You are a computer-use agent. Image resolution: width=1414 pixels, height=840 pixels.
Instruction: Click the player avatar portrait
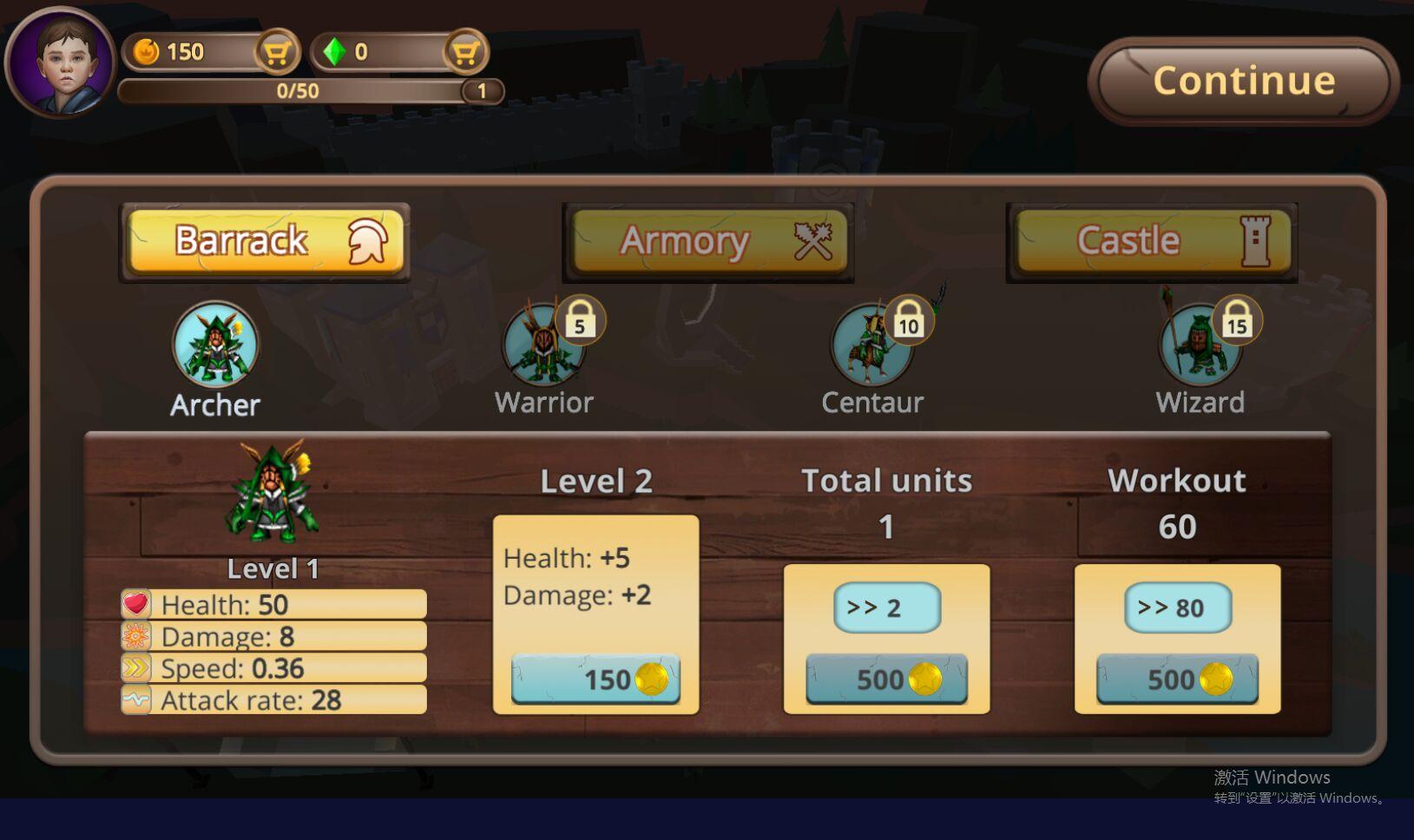pos(61,62)
